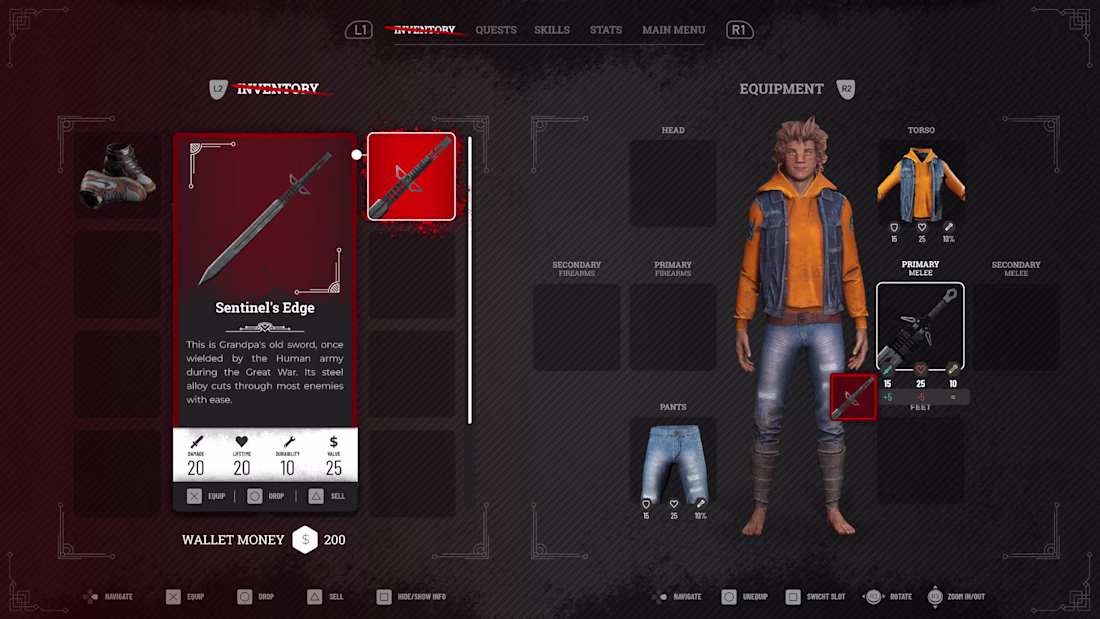Go to the Main Menu tab

pos(673,30)
